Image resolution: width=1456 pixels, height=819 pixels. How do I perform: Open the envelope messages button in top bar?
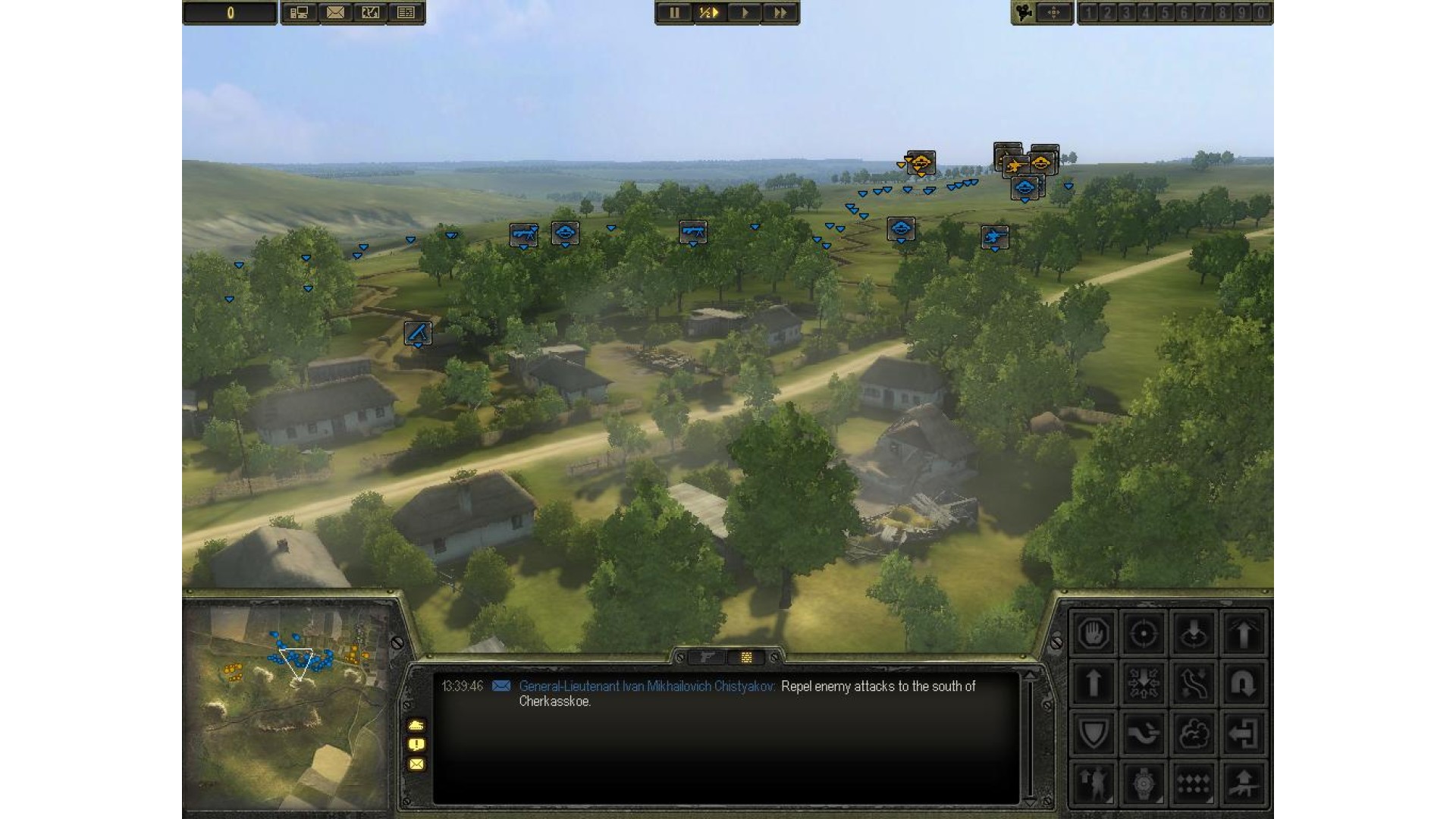(x=335, y=13)
